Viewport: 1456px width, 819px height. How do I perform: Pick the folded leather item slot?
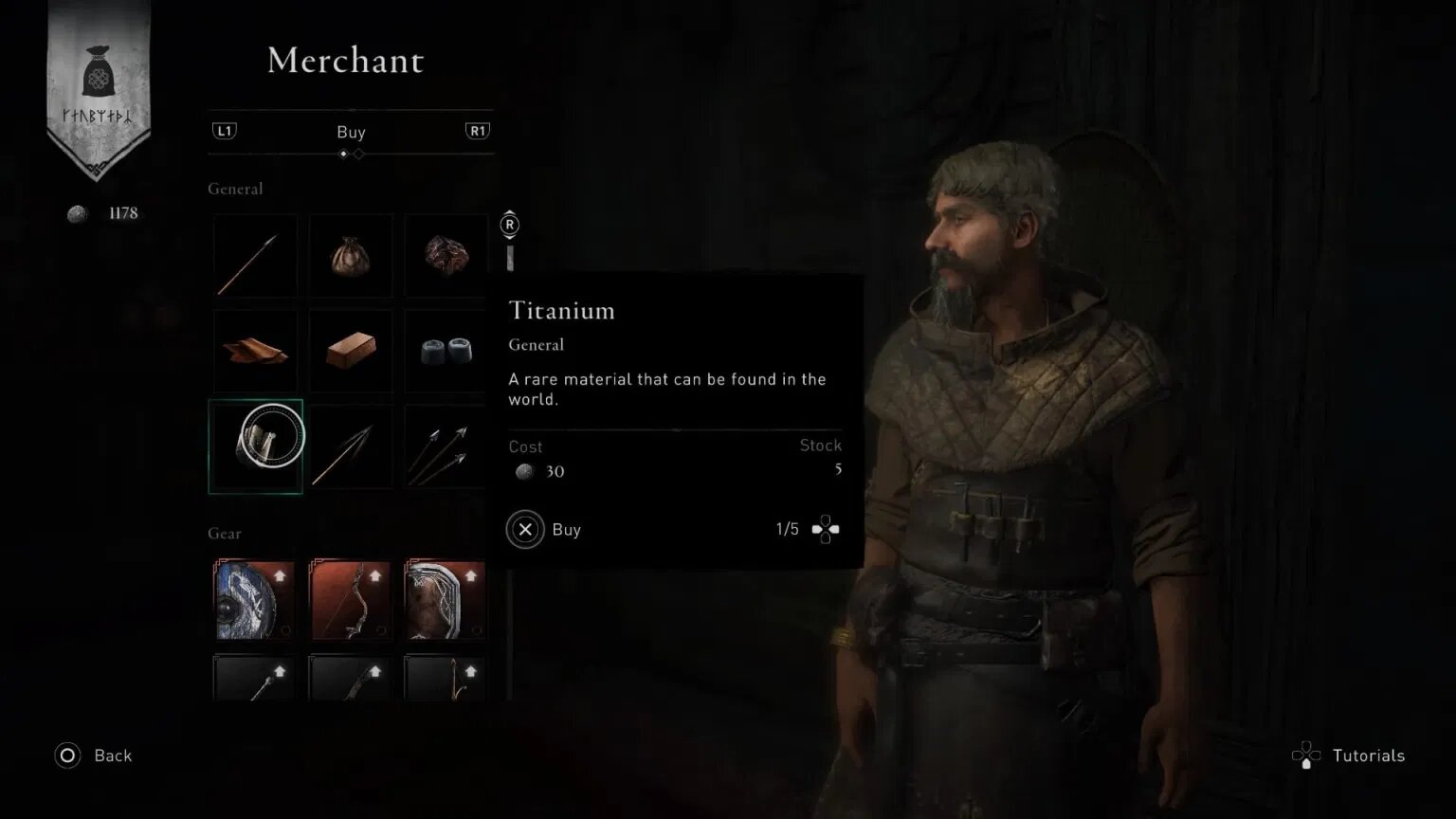[x=255, y=351]
